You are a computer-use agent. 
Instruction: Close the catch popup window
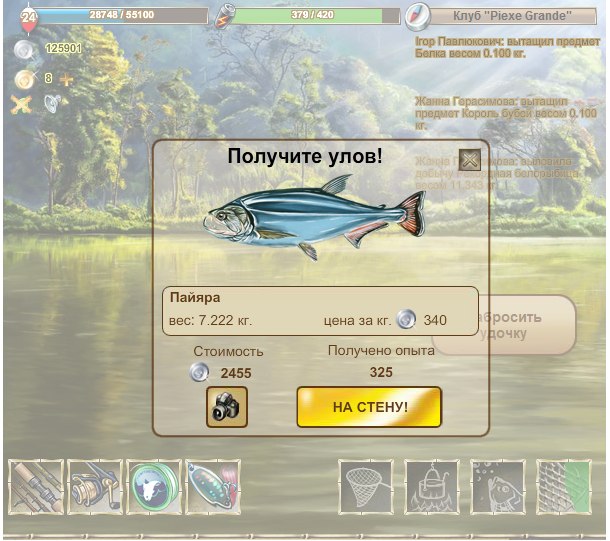coord(468,160)
